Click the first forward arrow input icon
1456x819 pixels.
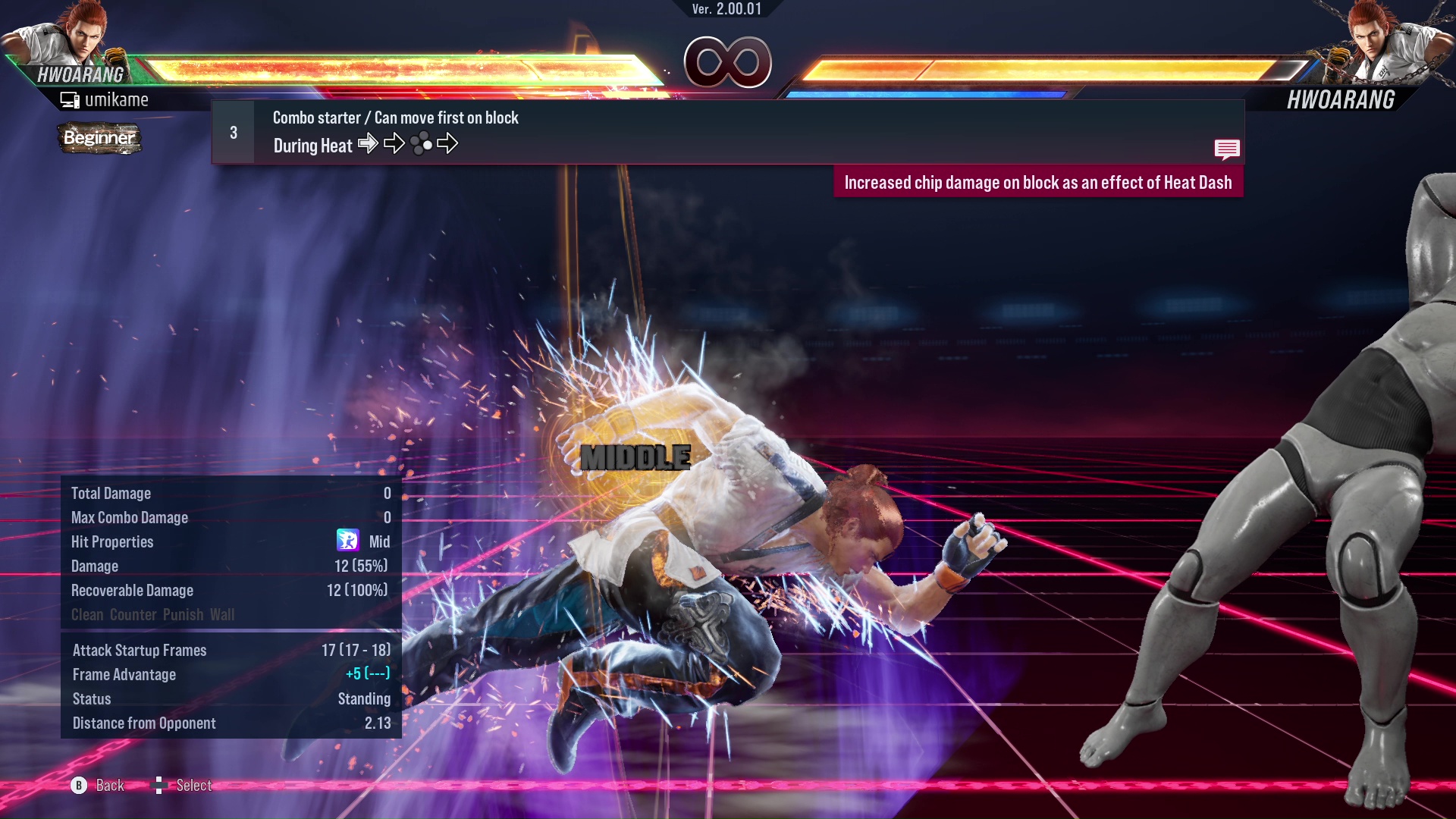pos(369,143)
